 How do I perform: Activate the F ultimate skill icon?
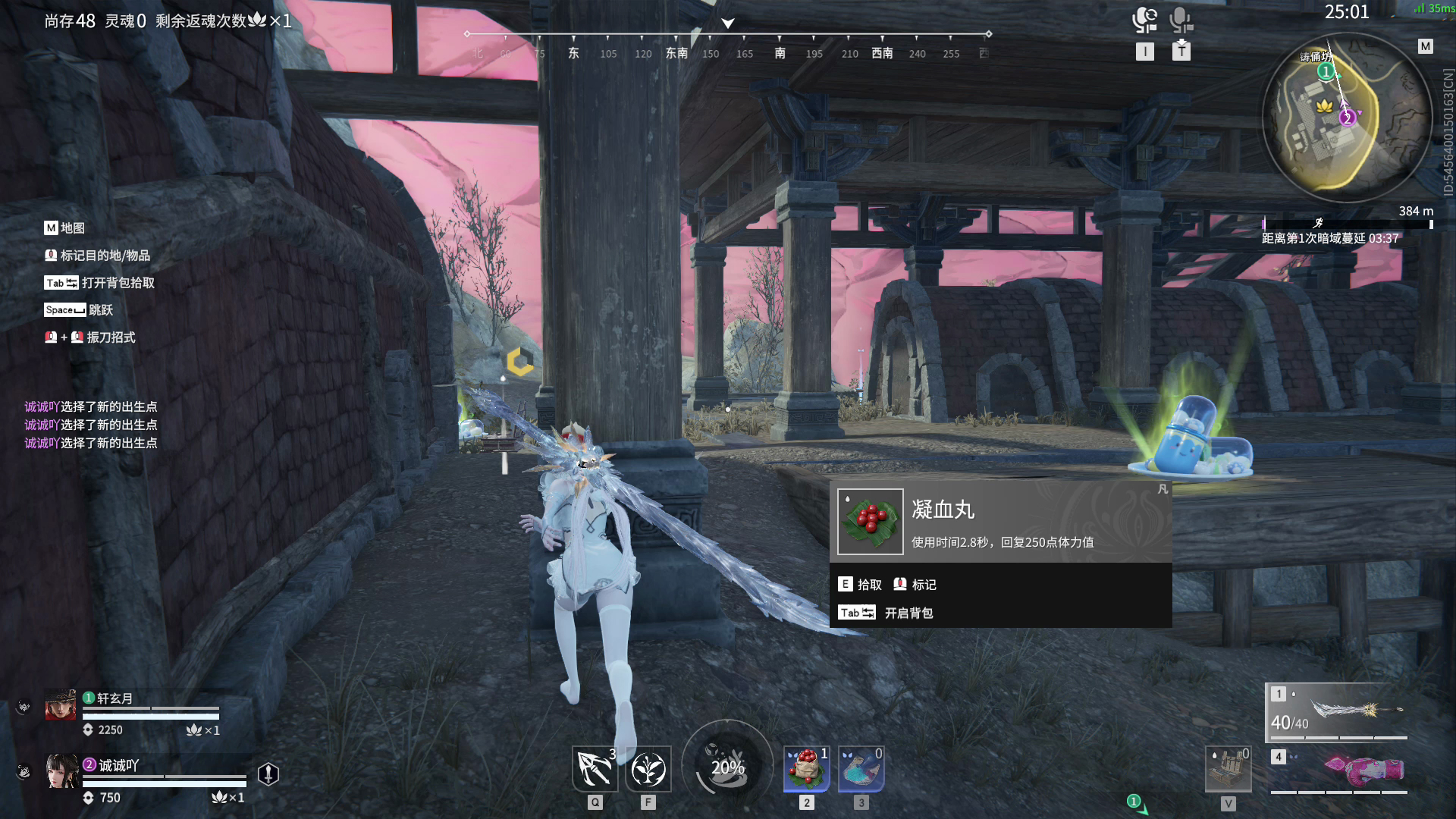(648, 769)
